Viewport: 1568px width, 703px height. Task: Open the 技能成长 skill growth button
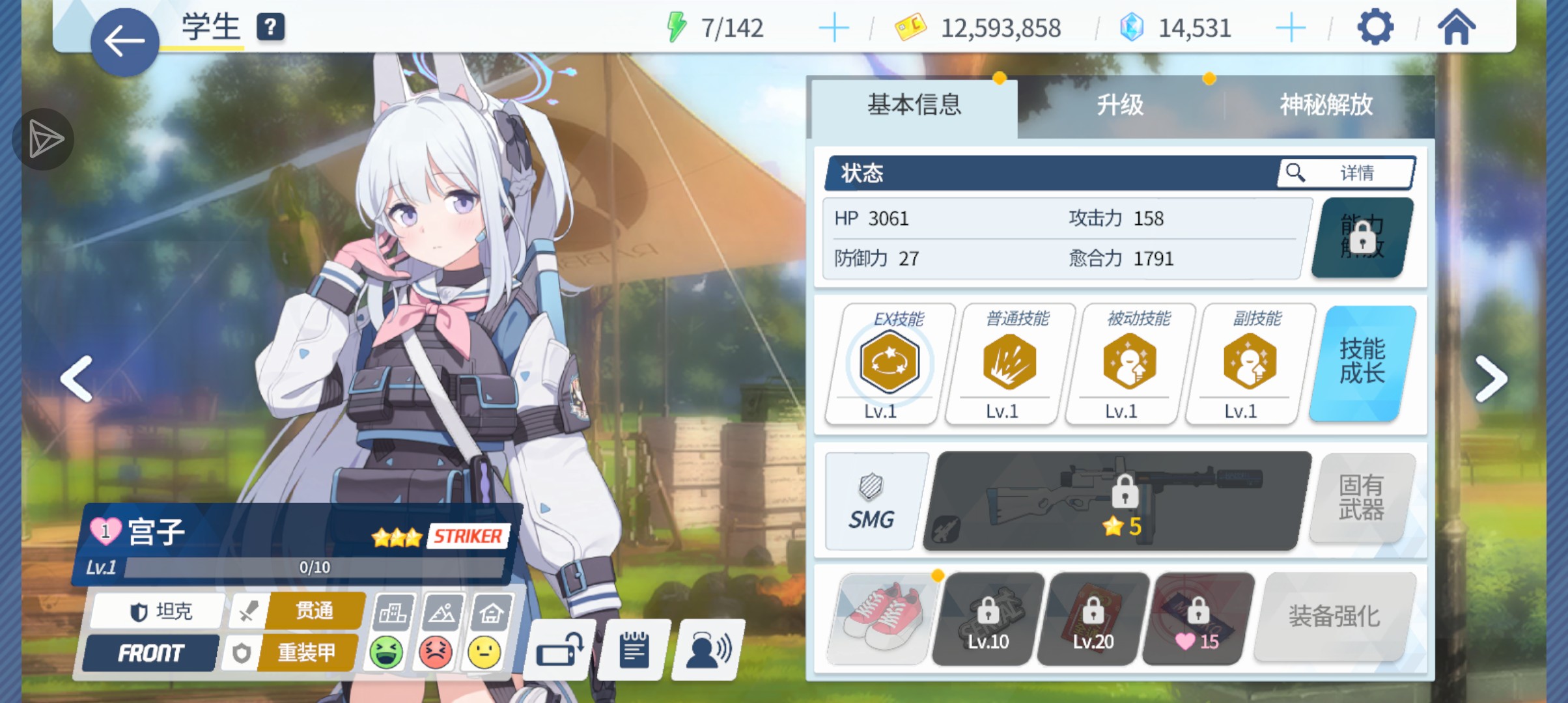coord(1362,363)
